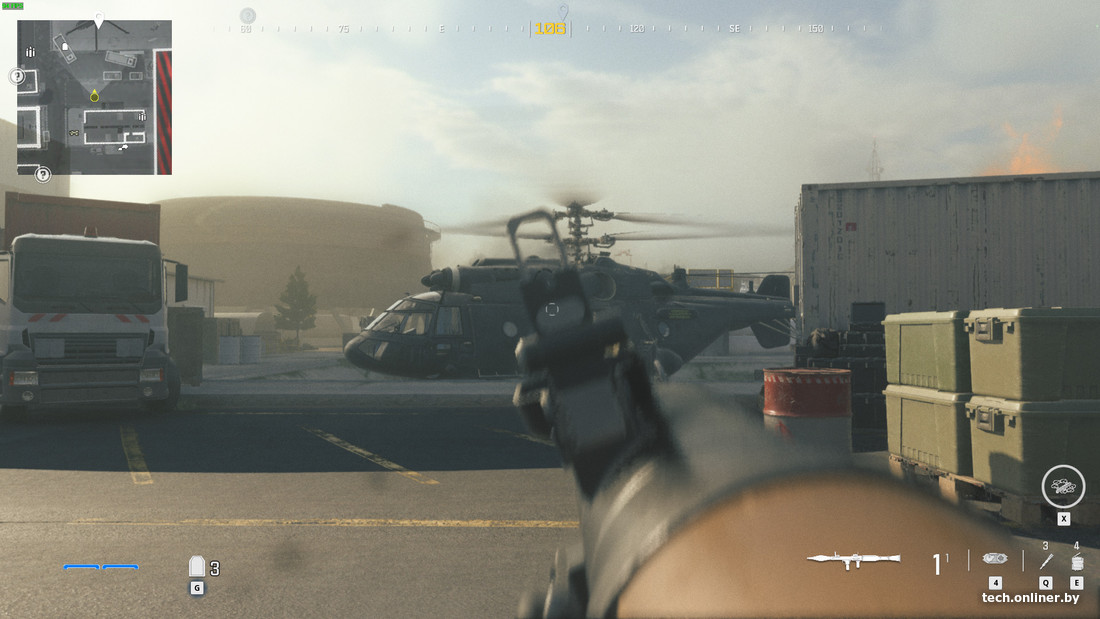
Task: Select the RPG launcher weapon icon
Action: click(853, 560)
